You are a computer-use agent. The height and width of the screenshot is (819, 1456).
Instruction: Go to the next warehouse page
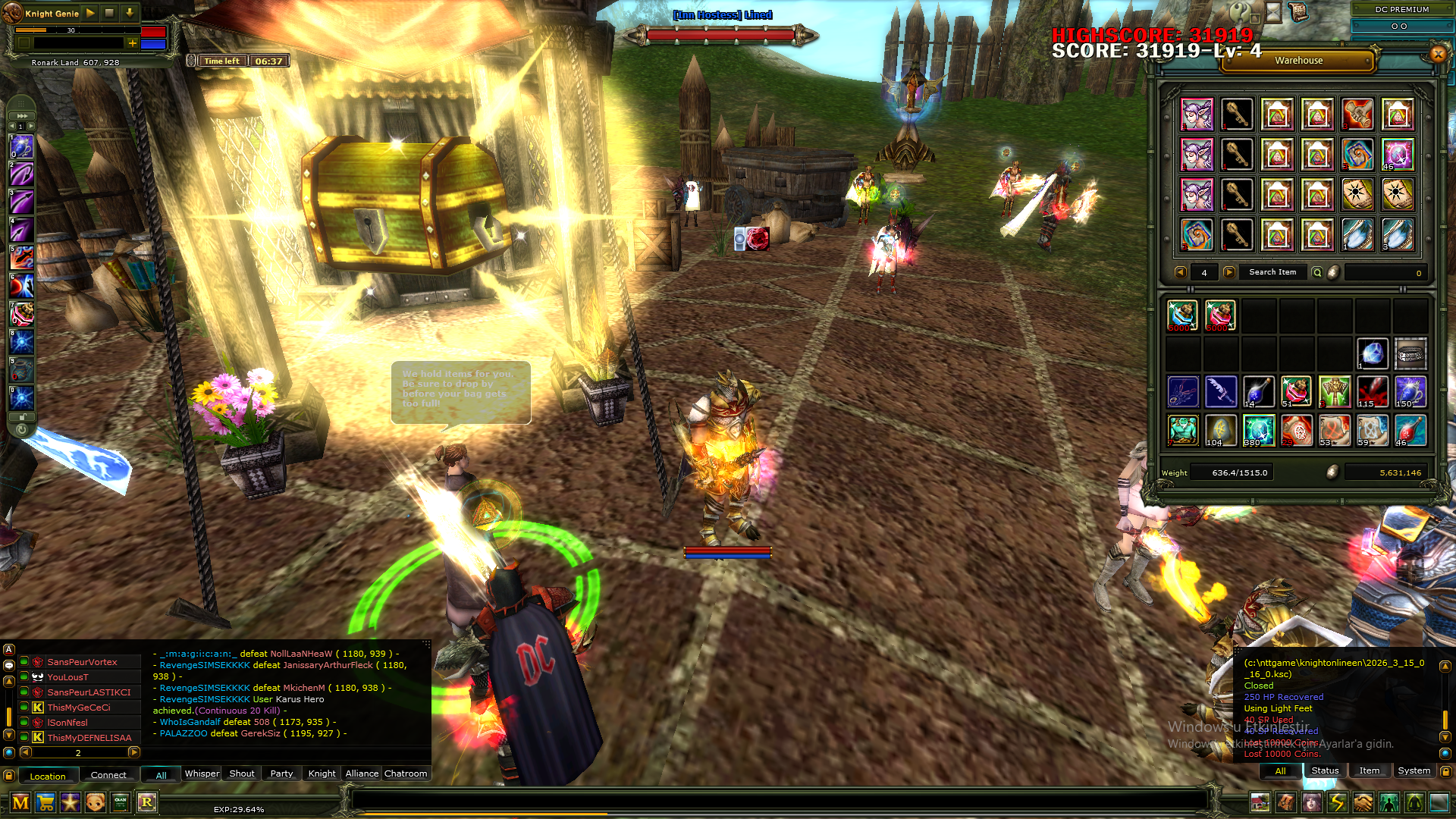pyautogui.click(x=1229, y=272)
